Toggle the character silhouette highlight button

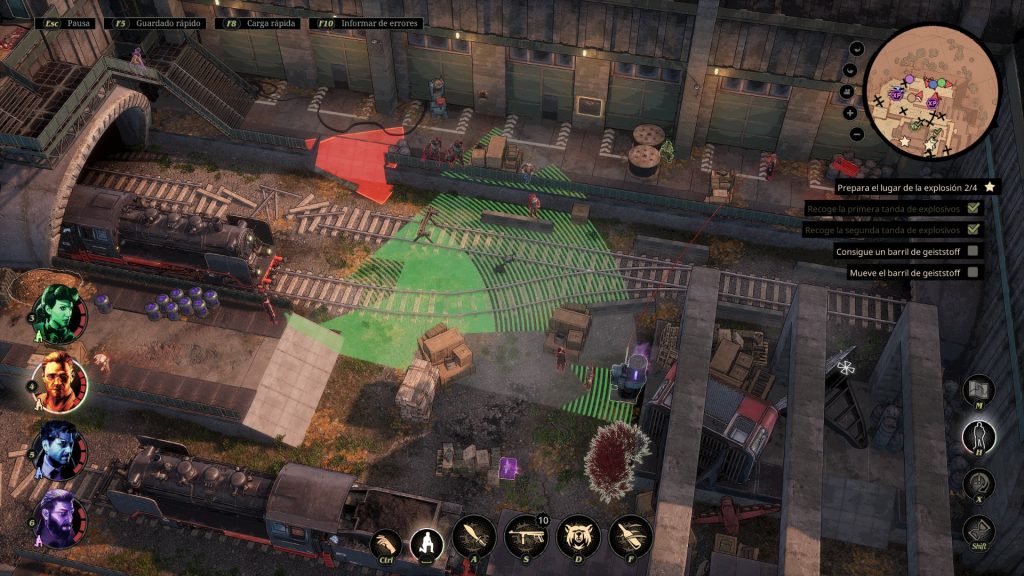(978, 436)
